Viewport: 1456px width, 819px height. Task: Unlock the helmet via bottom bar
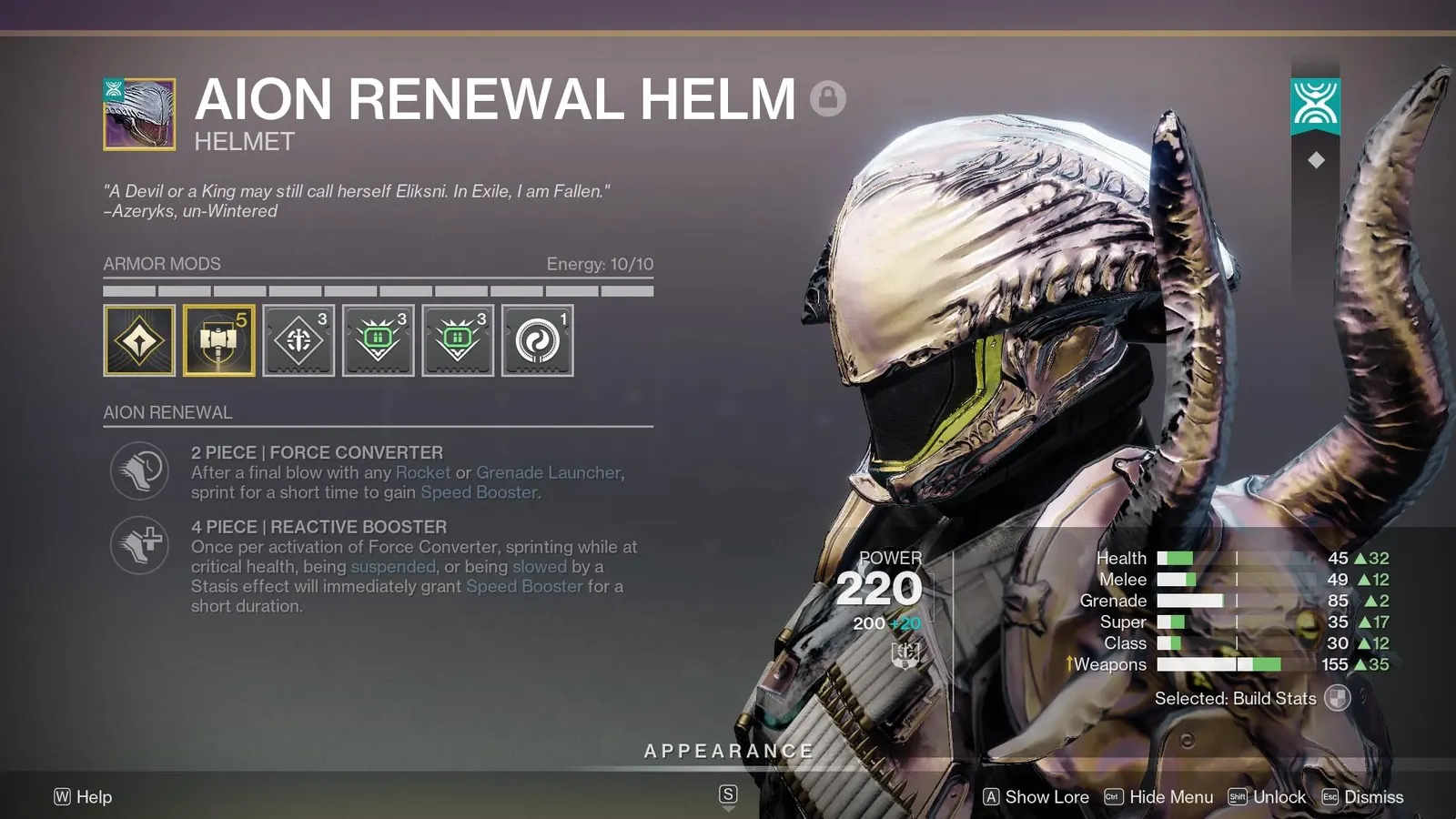pyautogui.click(x=1268, y=797)
